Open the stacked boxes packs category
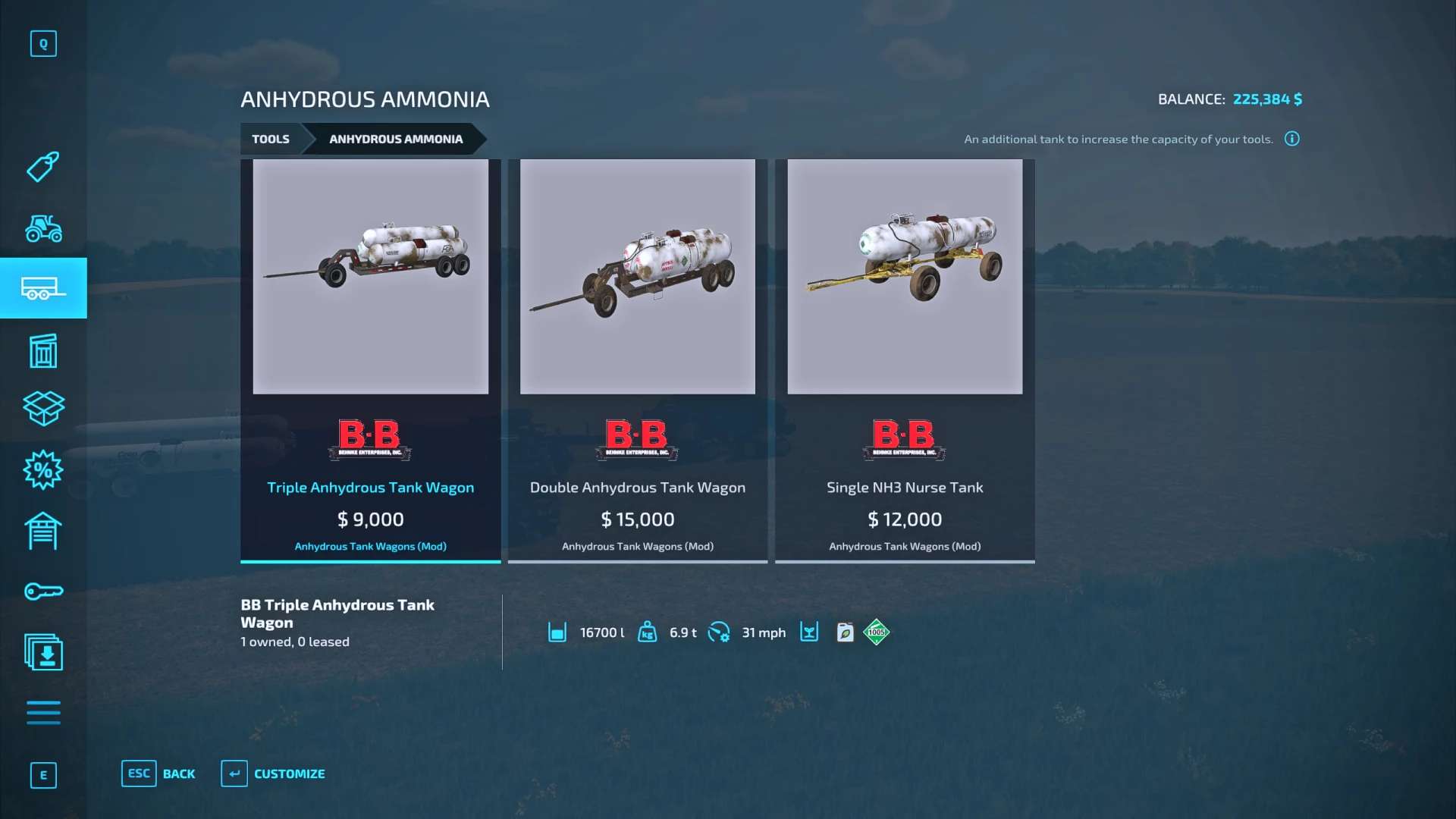Screen dimensions: 1456x819 (x=43, y=409)
